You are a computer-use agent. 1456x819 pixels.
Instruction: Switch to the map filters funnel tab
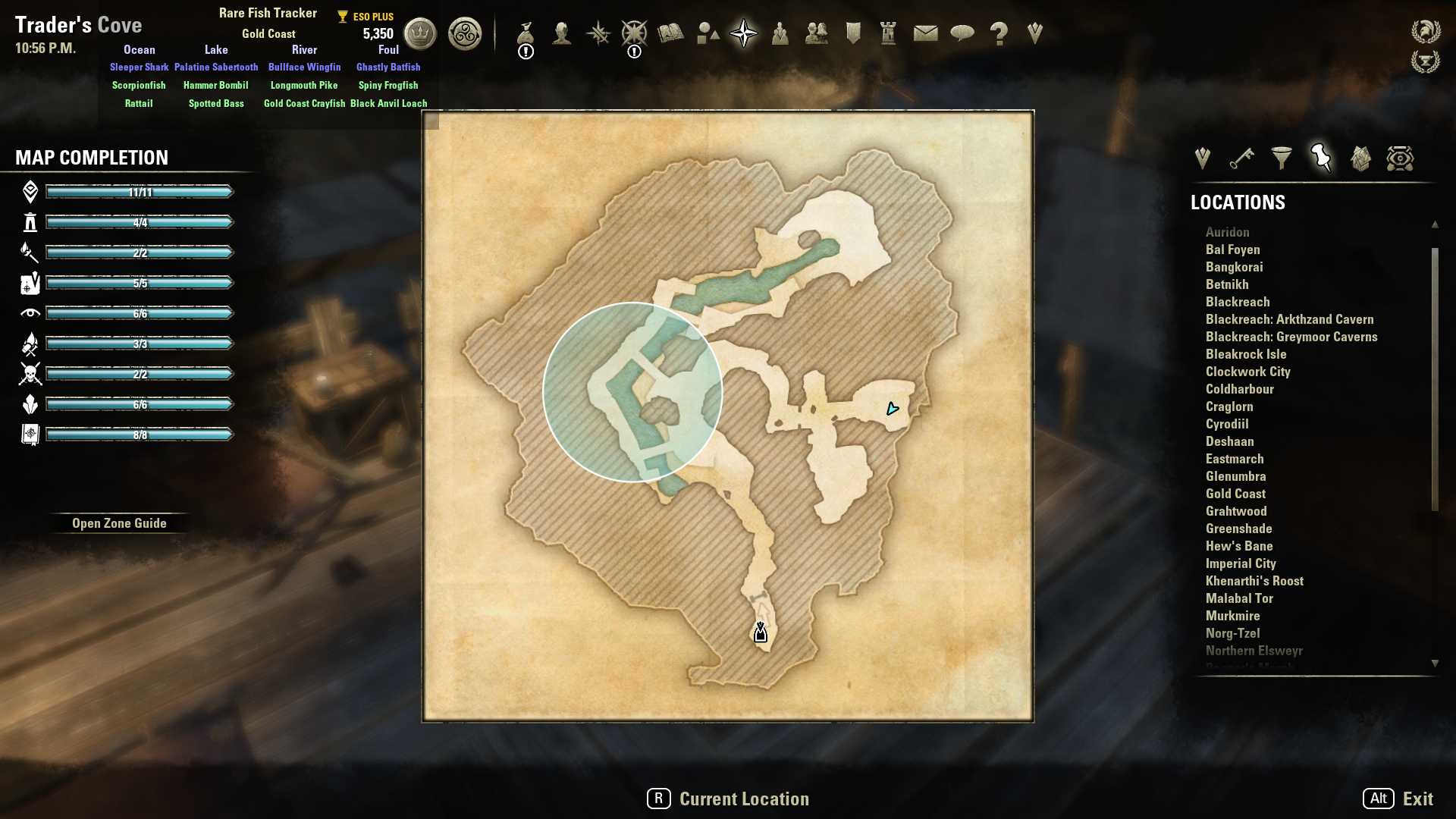click(1282, 158)
